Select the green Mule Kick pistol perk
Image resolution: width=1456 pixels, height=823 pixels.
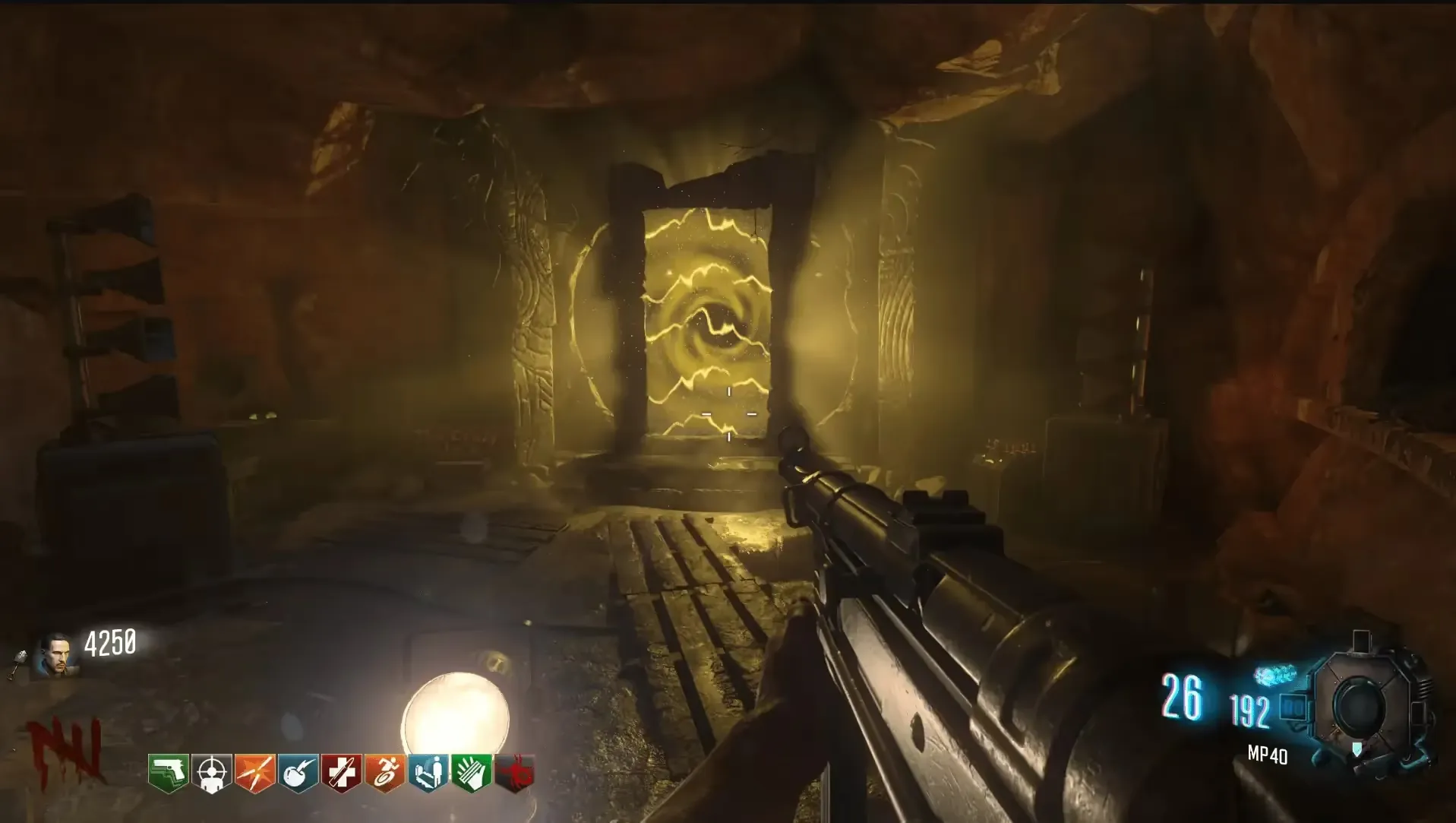pos(168,774)
